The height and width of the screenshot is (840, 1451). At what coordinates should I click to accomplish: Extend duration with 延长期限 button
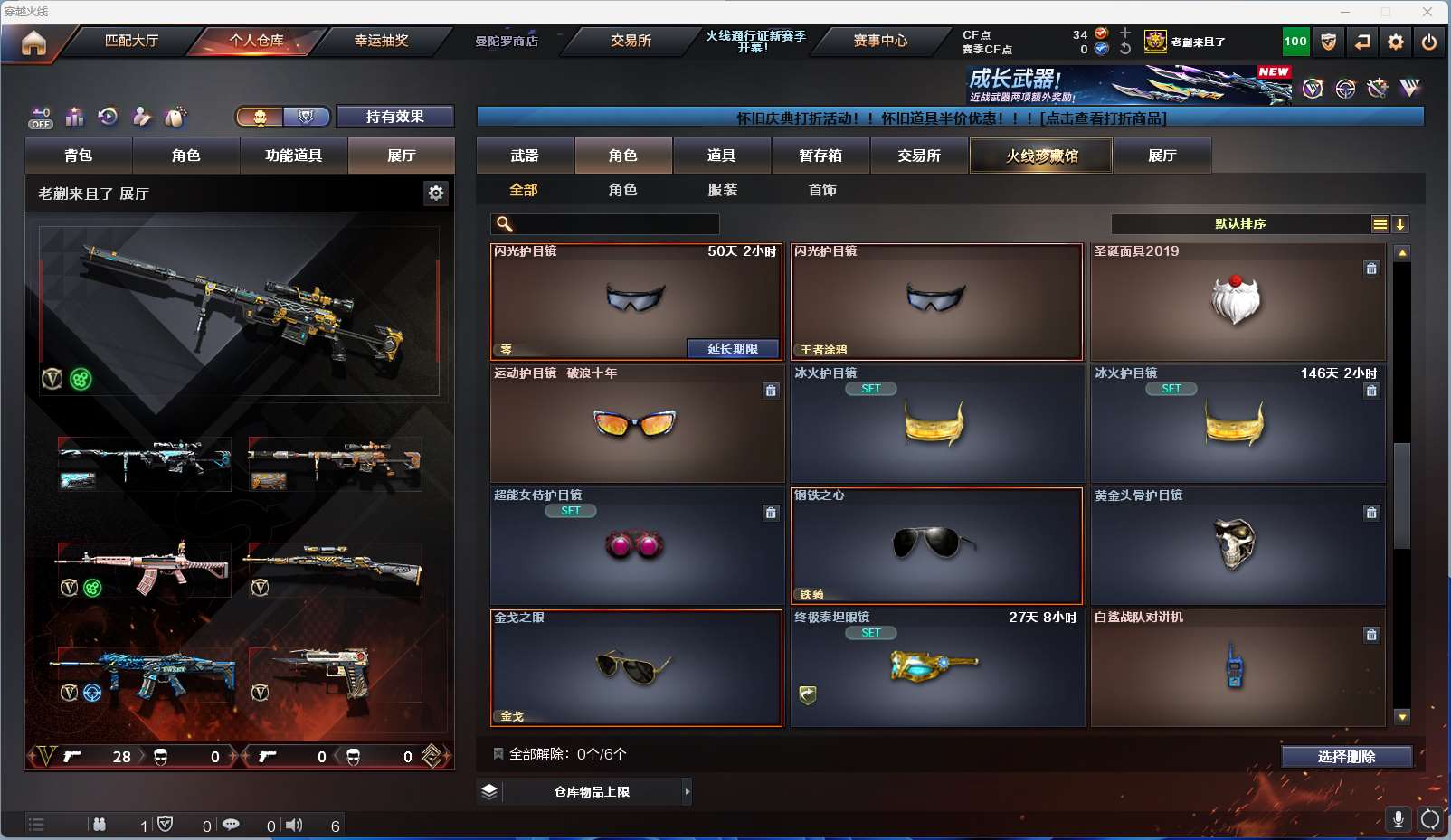tap(732, 349)
